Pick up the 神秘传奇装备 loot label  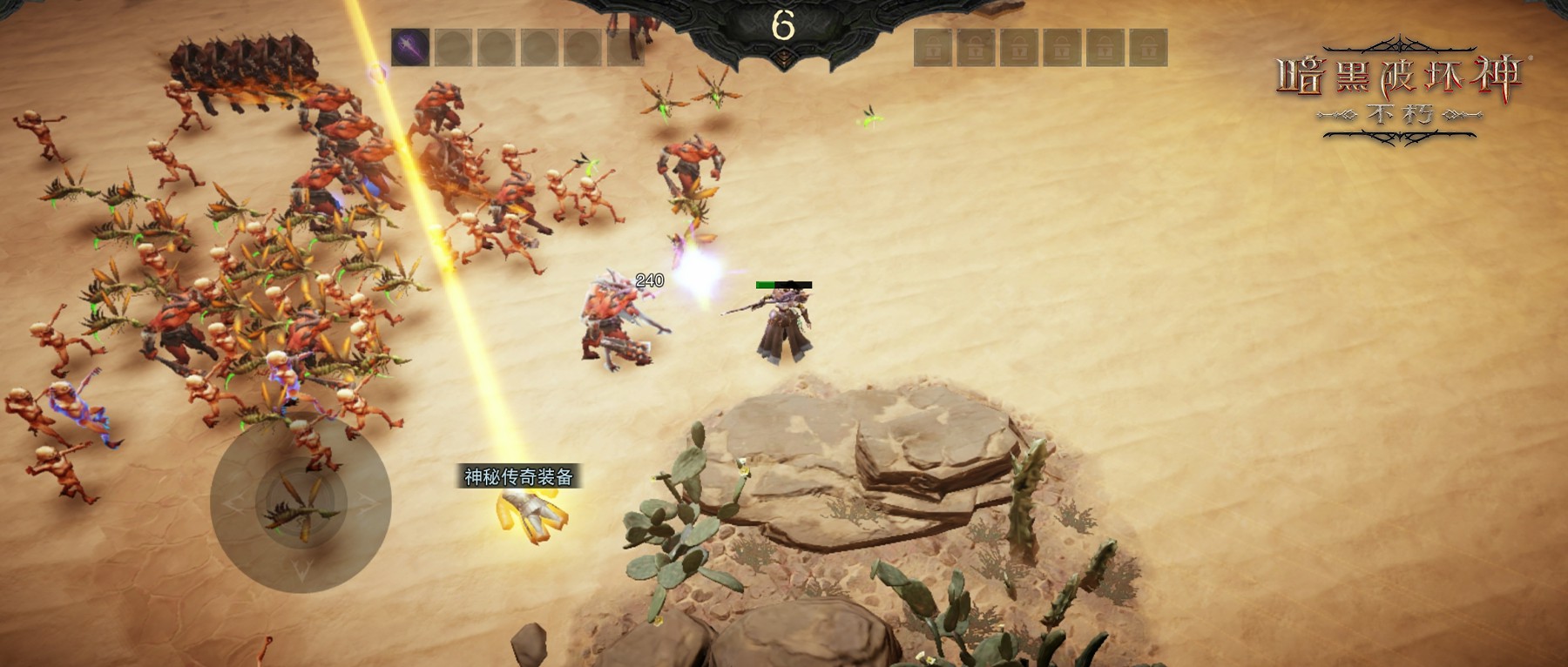518,476
